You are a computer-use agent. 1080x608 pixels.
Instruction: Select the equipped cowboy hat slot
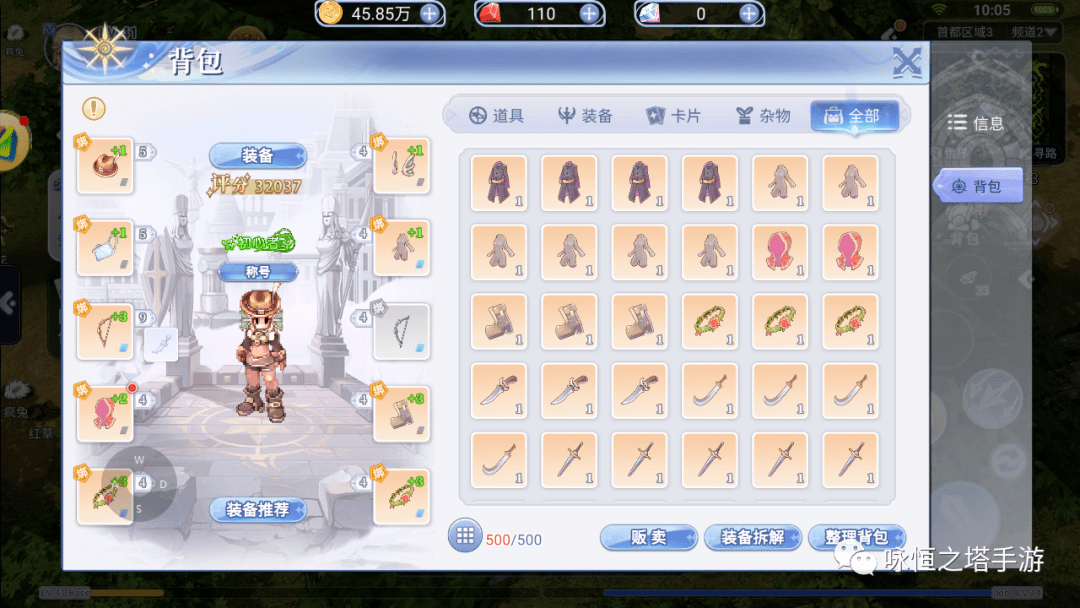[104, 165]
